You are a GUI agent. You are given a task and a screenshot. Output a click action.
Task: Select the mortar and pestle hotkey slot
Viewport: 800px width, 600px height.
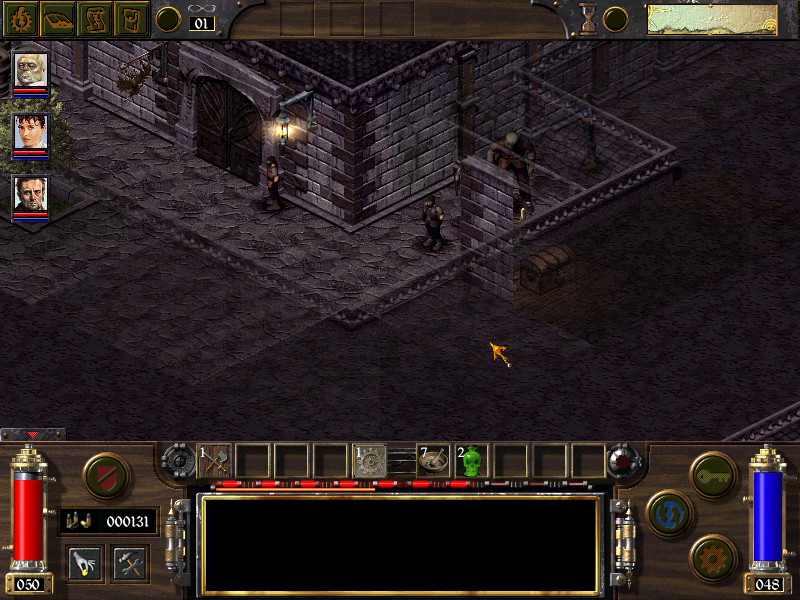433,461
